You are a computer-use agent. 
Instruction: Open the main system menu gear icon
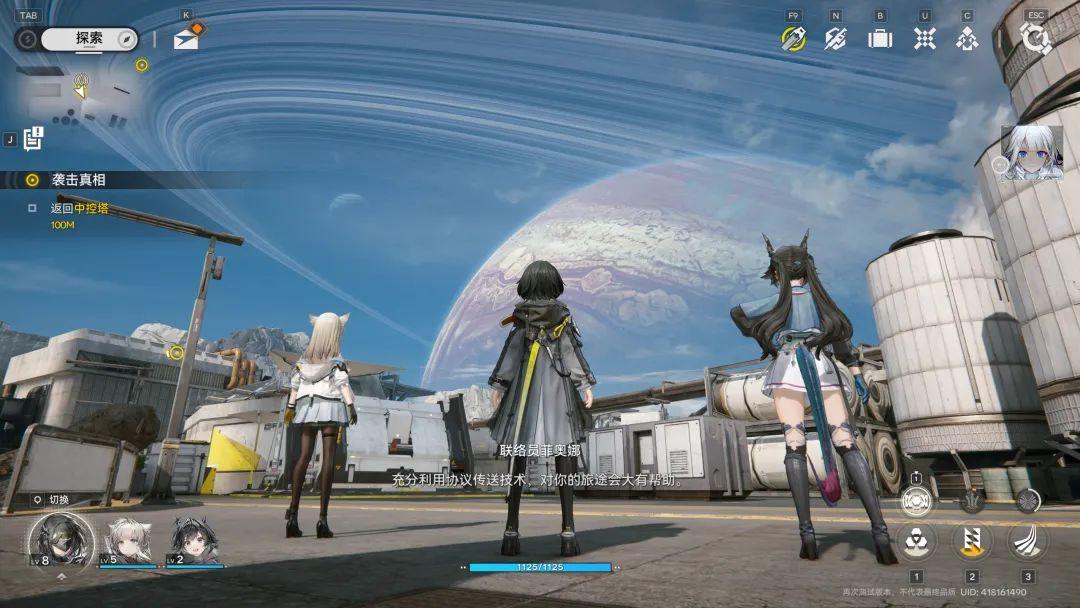click(1035, 38)
